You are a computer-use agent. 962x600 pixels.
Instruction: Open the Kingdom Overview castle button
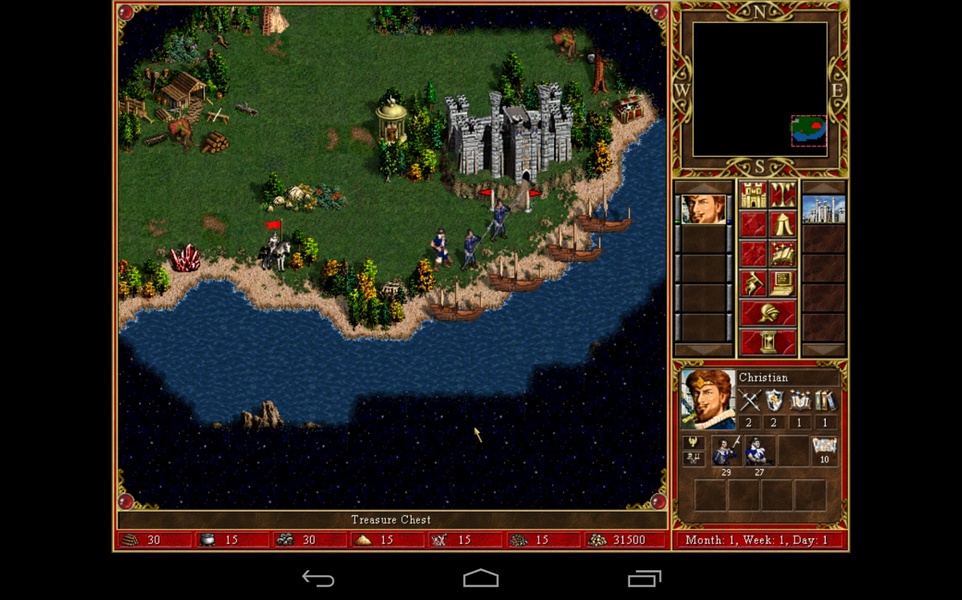pos(753,195)
